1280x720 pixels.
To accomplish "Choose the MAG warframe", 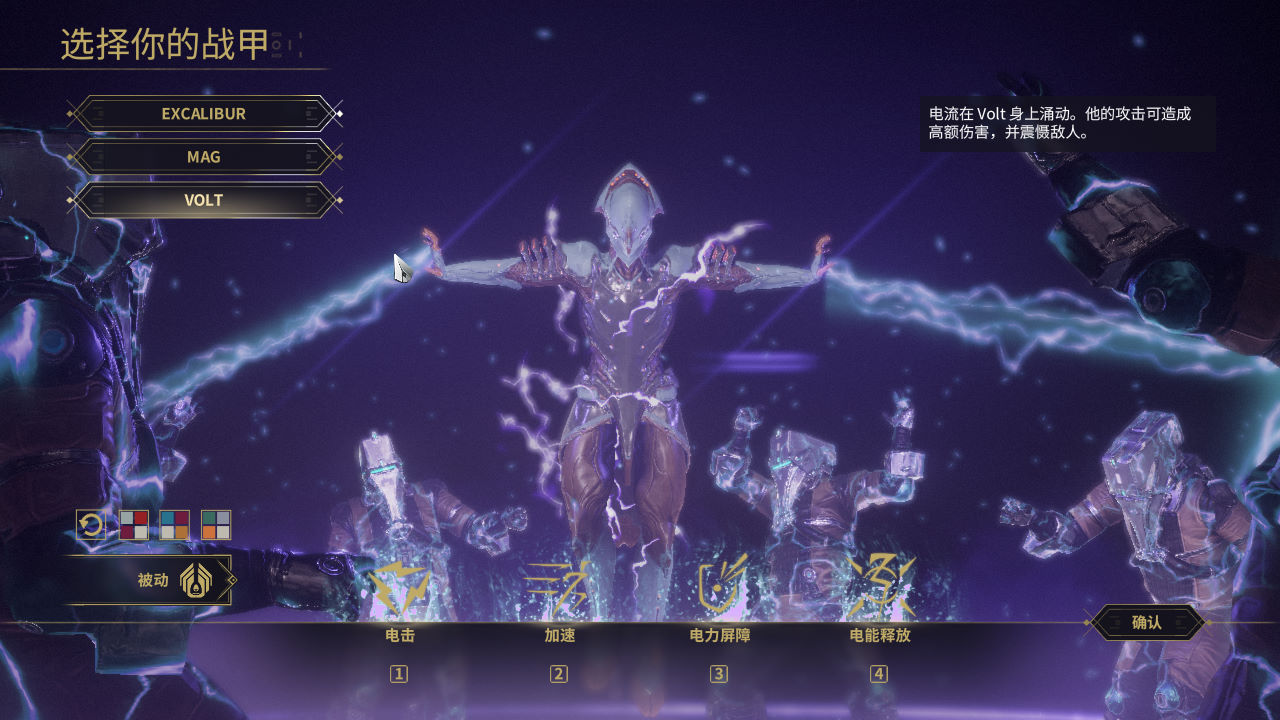I will [x=204, y=157].
